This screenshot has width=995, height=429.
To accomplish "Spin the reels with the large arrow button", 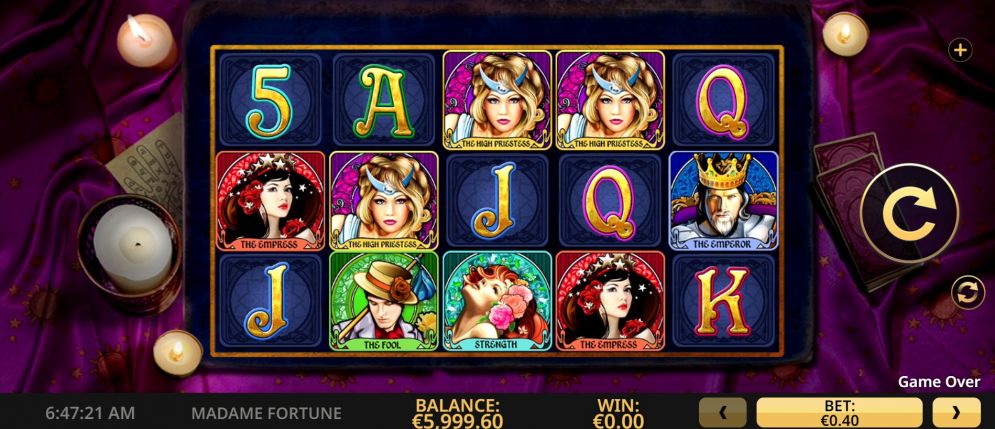I will [x=909, y=212].
